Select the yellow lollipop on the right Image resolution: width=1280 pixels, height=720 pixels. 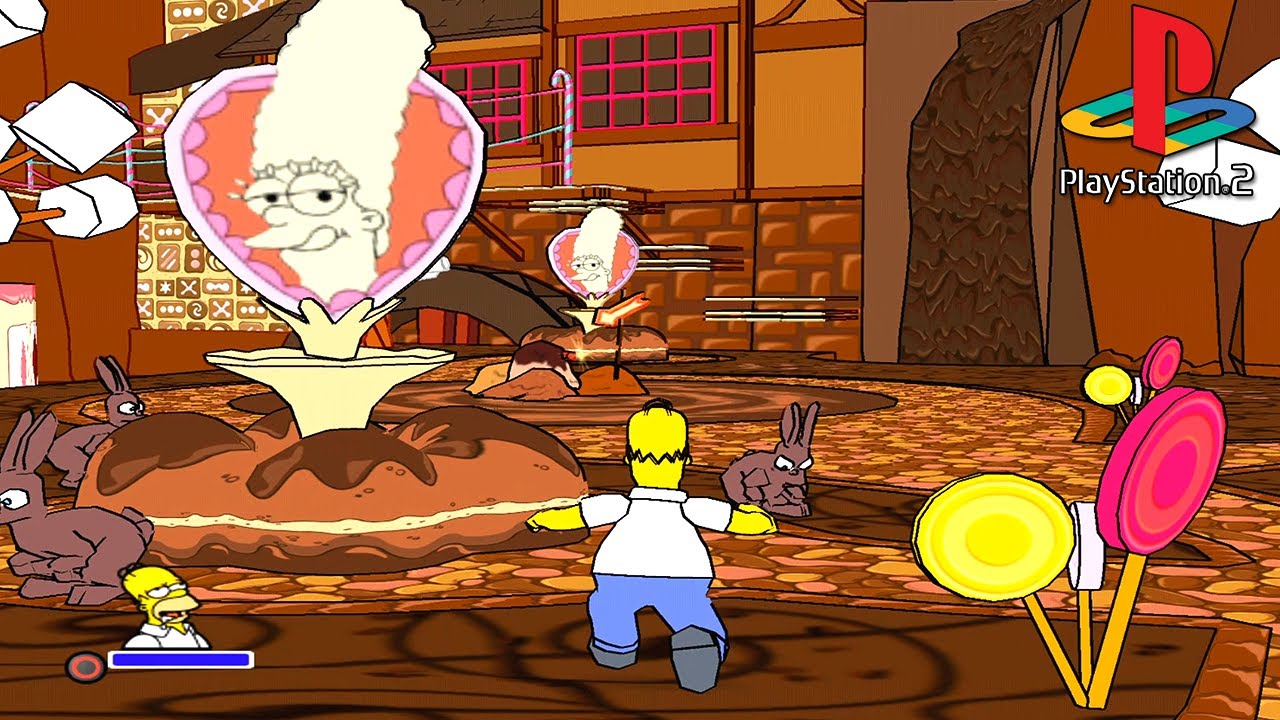pyautogui.click(x=990, y=535)
